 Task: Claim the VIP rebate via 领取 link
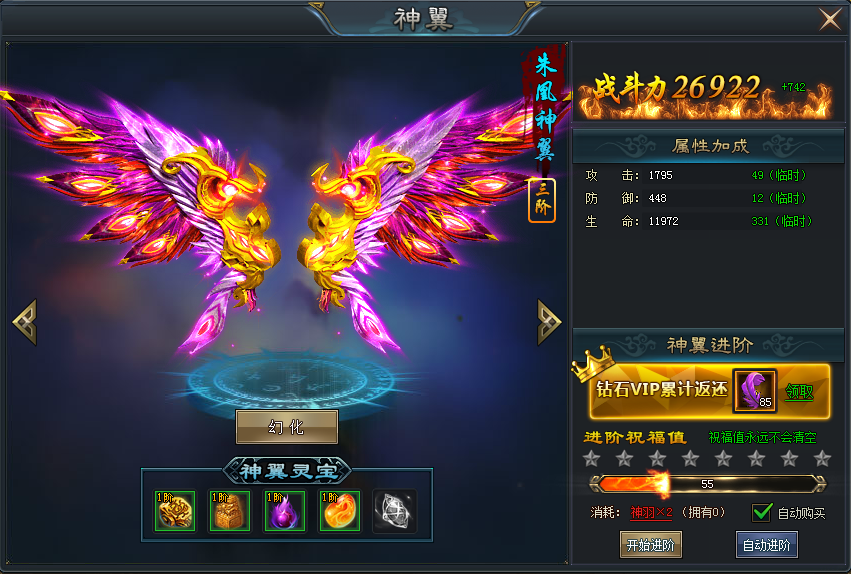click(799, 391)
